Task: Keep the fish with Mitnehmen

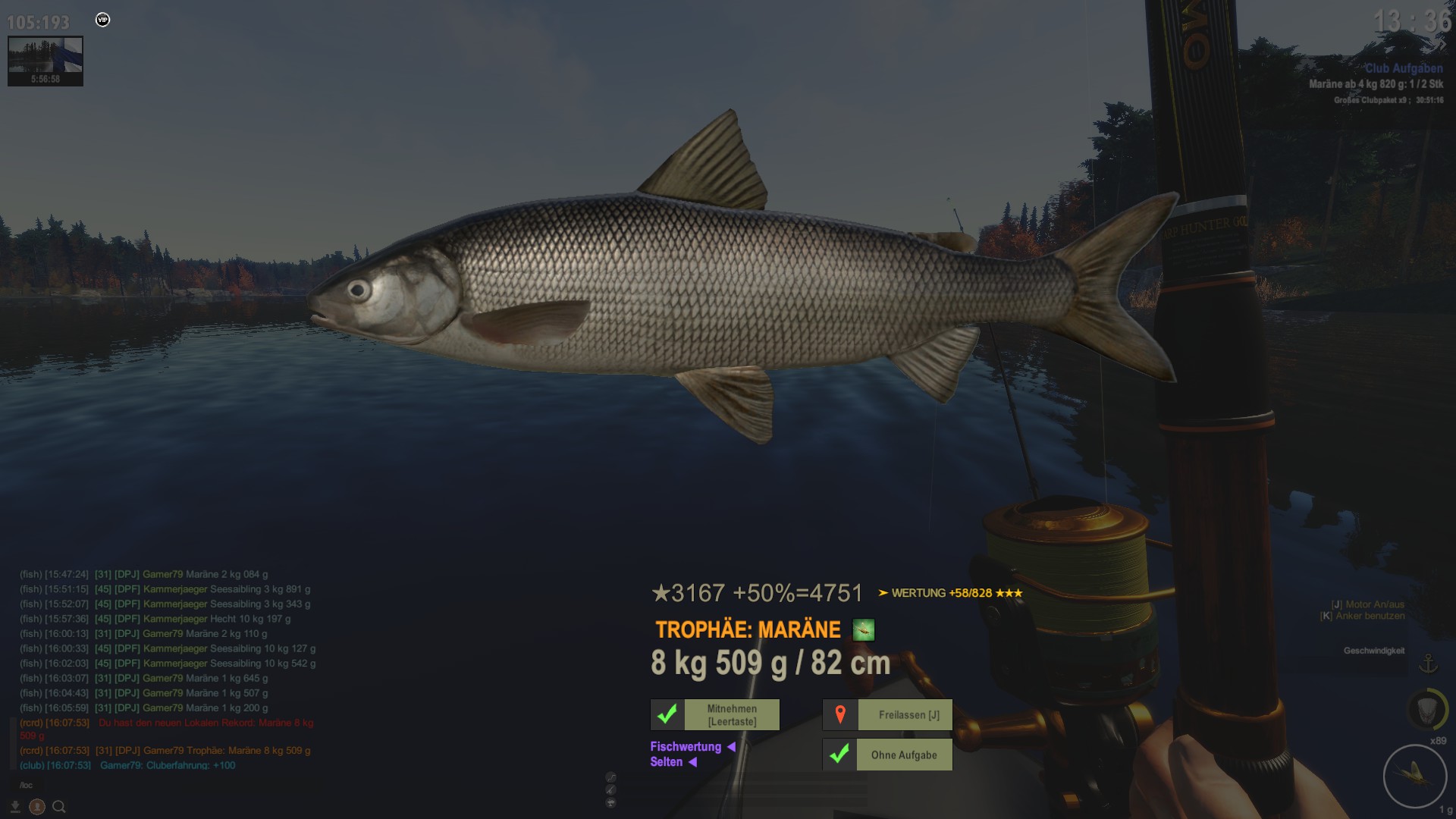Action: (715, 715)
